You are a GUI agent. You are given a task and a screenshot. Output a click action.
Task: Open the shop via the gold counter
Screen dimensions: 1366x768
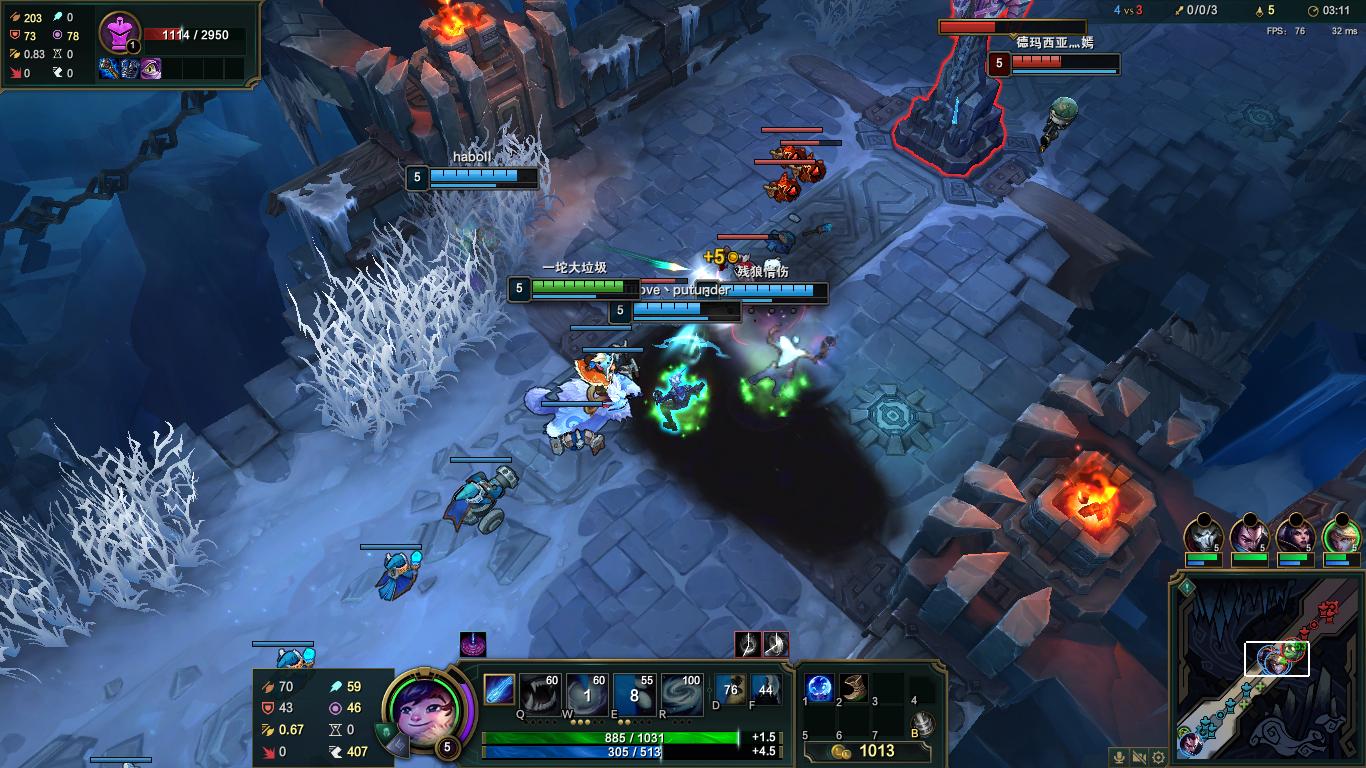coord(867,751)
